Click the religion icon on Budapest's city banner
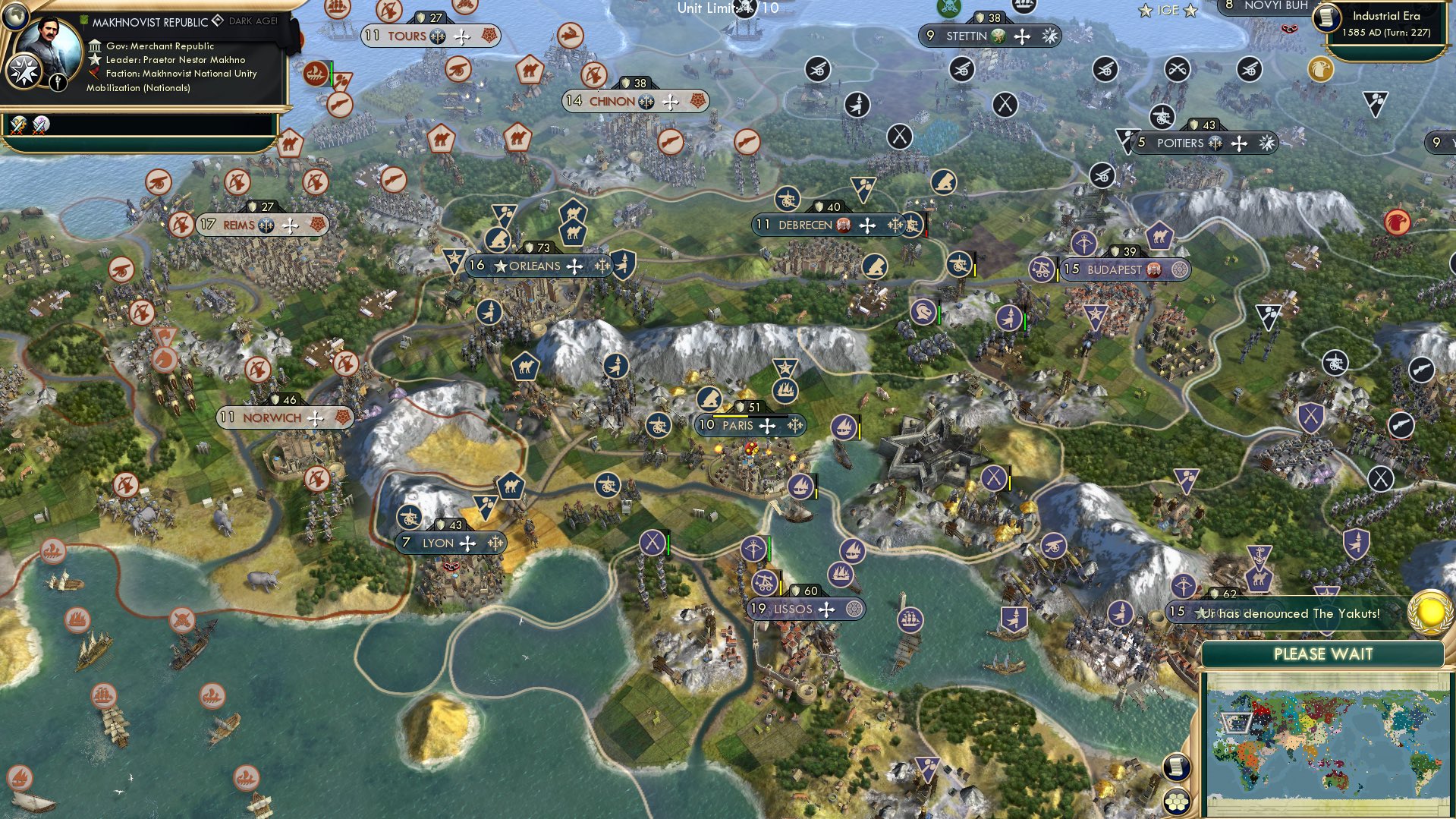The width and height of the screenshot is (1456, 819). point(1181,269)
